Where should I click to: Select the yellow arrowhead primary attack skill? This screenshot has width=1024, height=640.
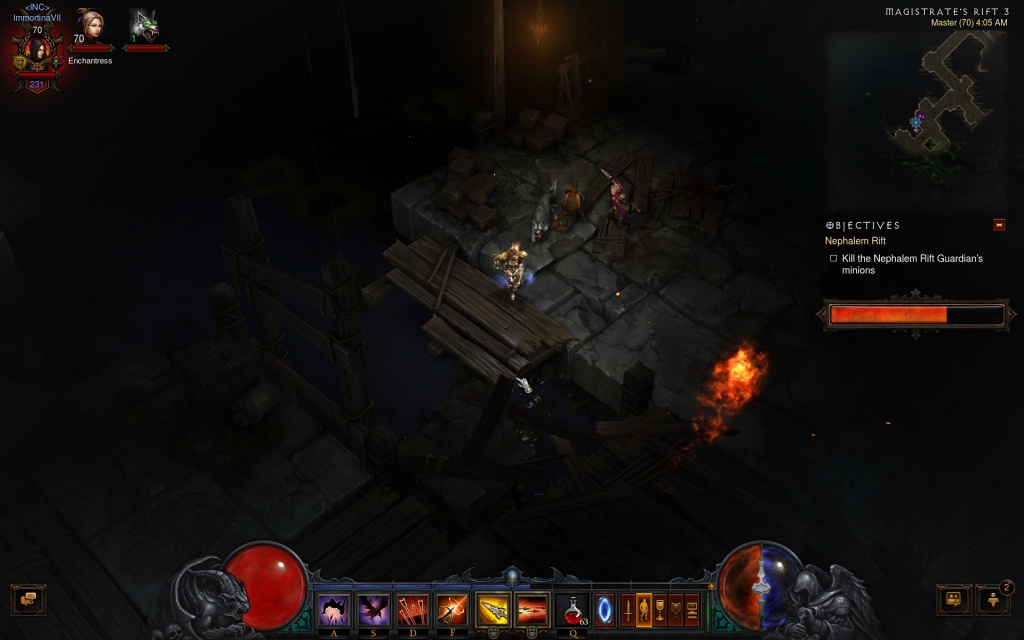493,609
